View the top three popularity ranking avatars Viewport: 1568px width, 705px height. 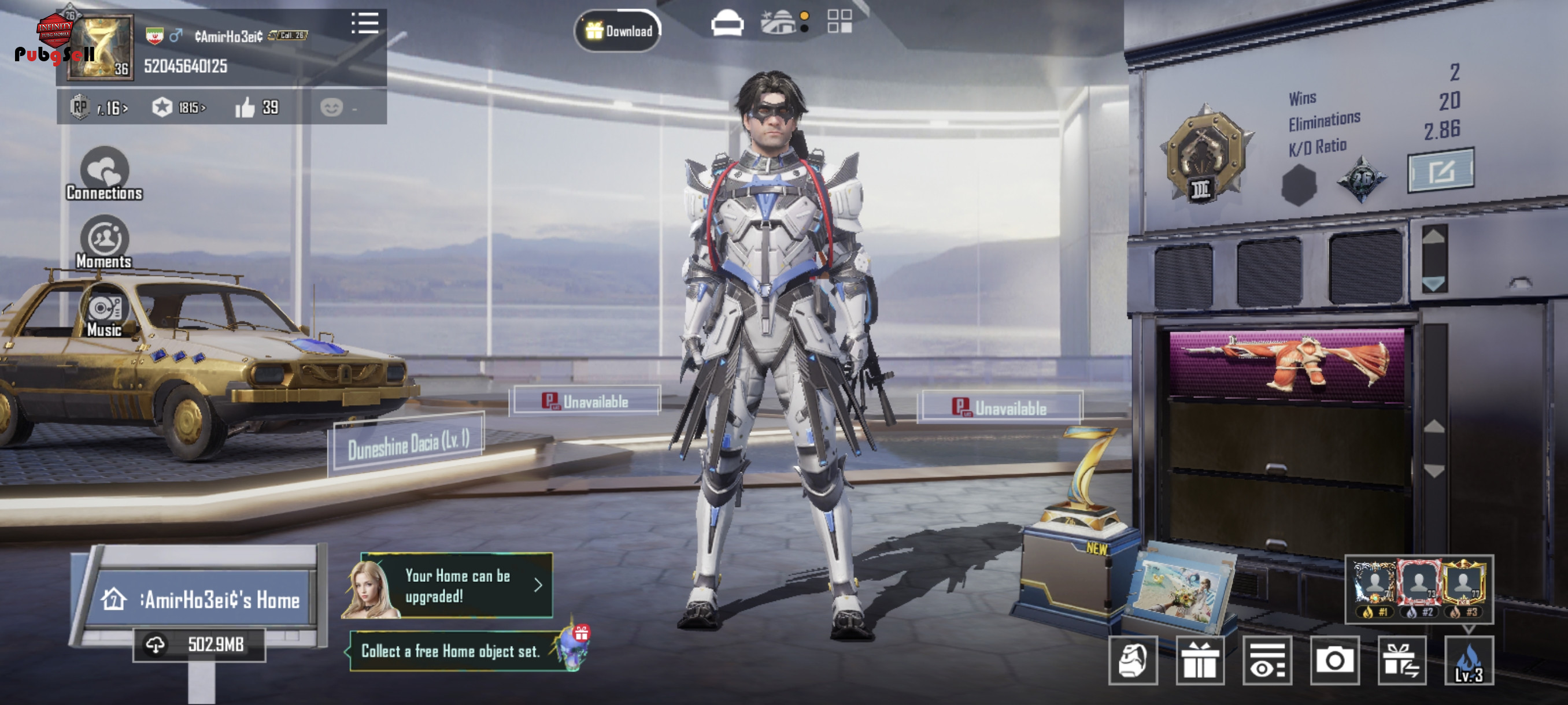(x=1418, y=588)
